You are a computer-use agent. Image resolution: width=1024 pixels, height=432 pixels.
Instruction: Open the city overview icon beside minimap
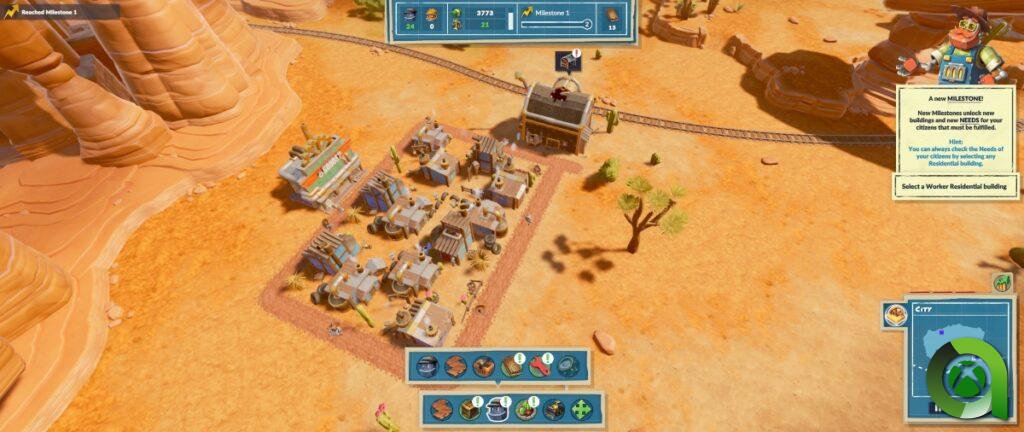(x=895, y=317)
